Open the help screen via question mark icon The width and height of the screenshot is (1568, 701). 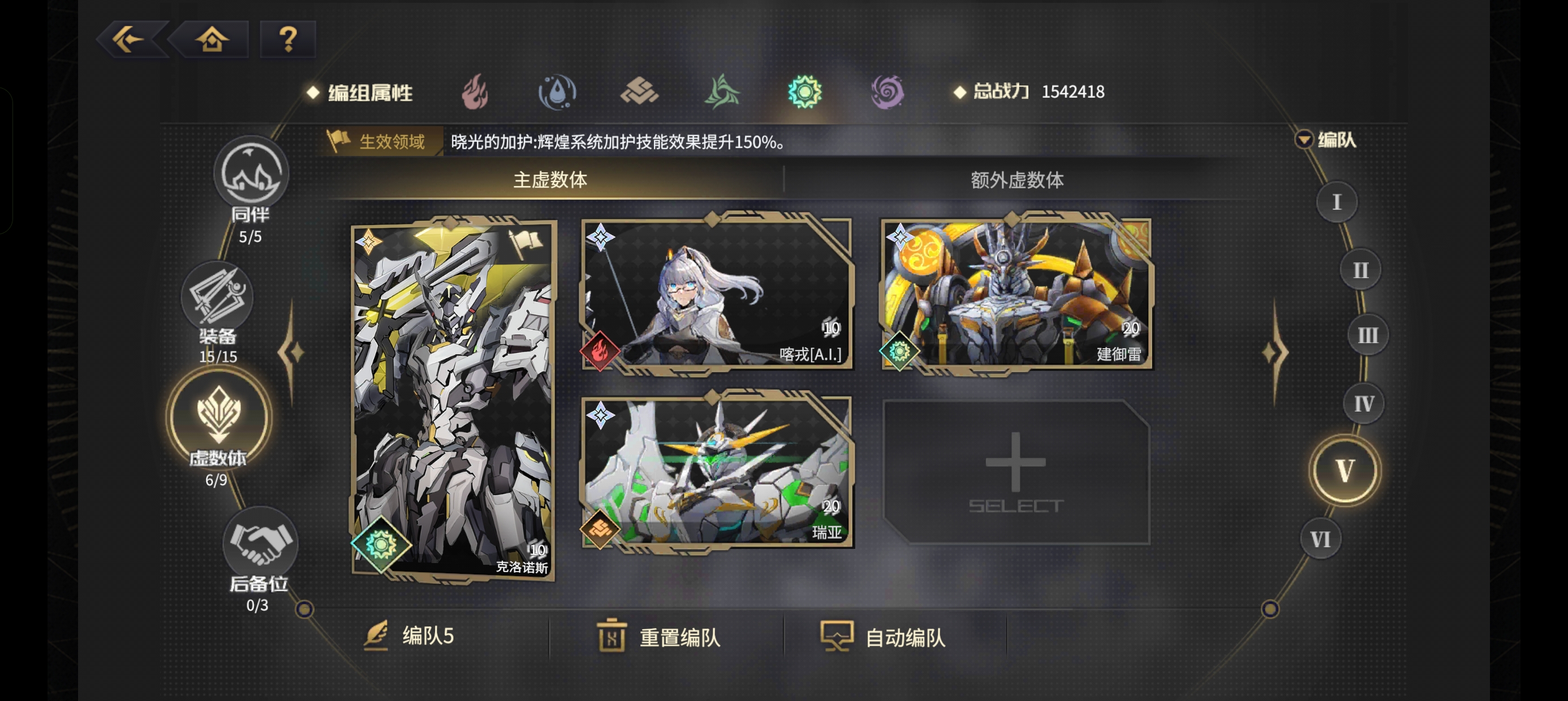[287, 38]
